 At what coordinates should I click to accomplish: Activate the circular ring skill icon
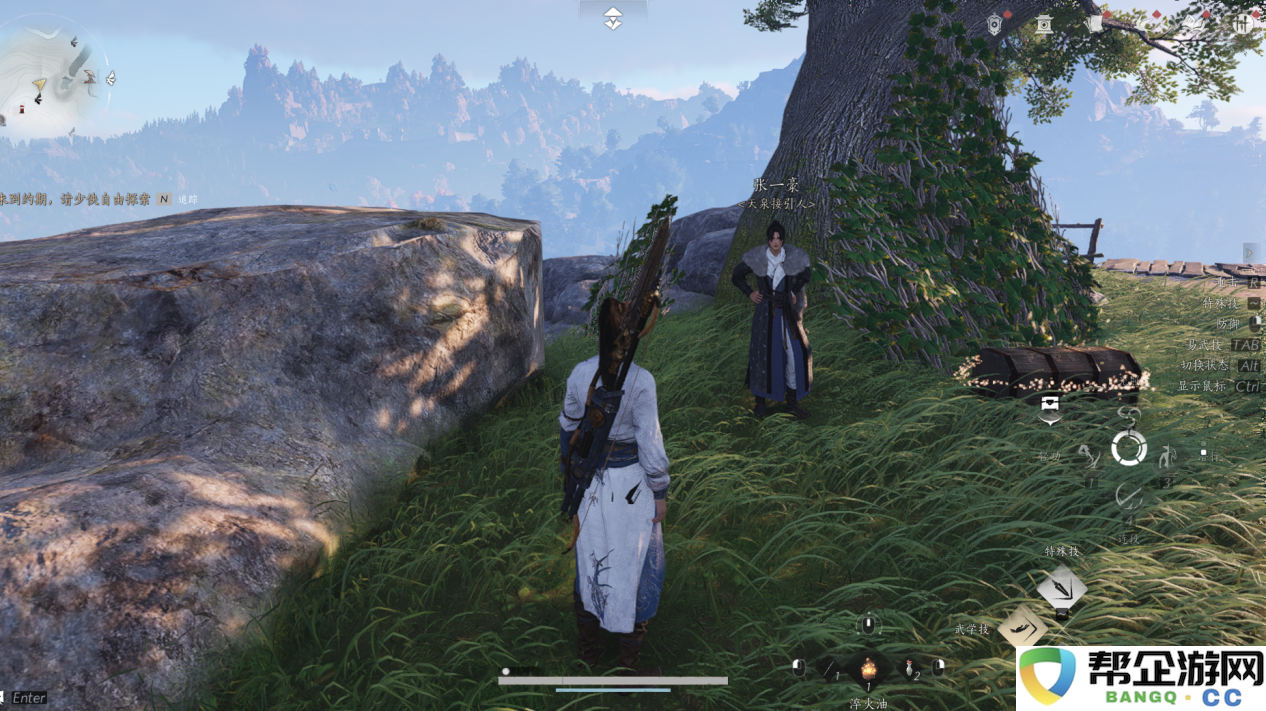pyautogui.click(x=1129, y=449)
